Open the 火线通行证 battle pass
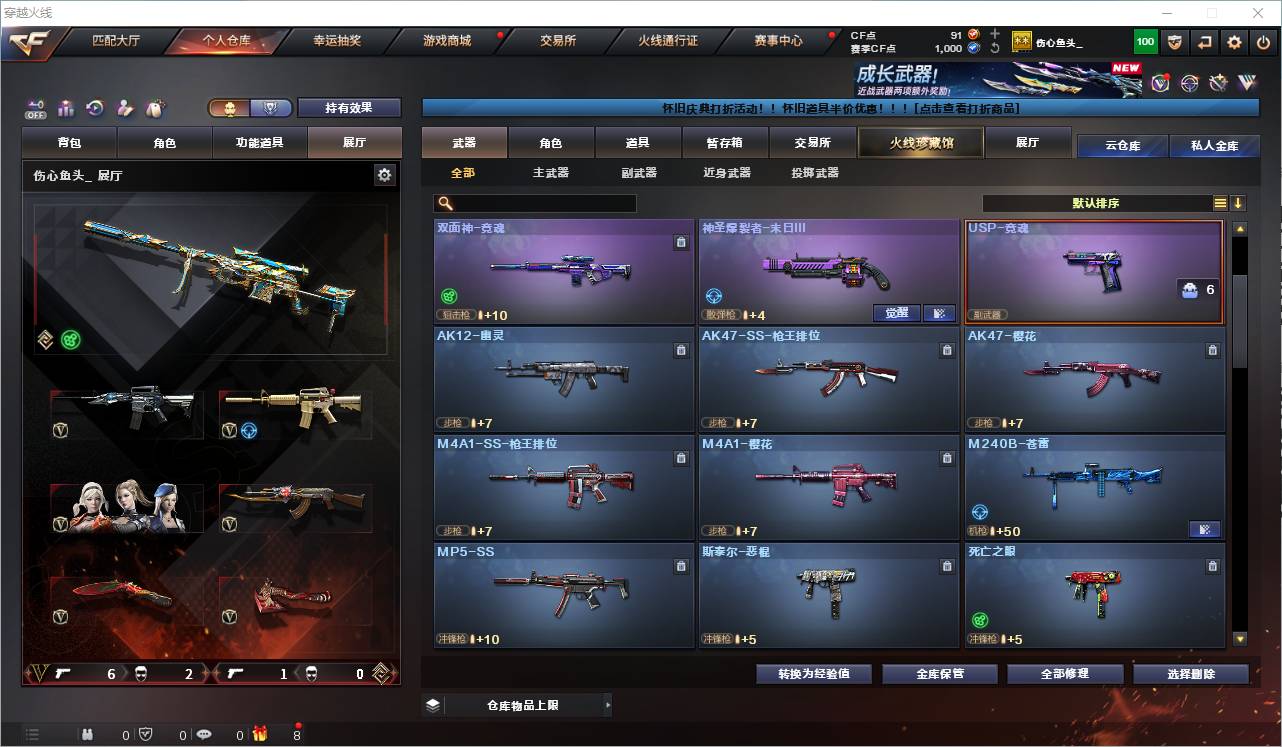1282x747 pixels. coord(668,41)
